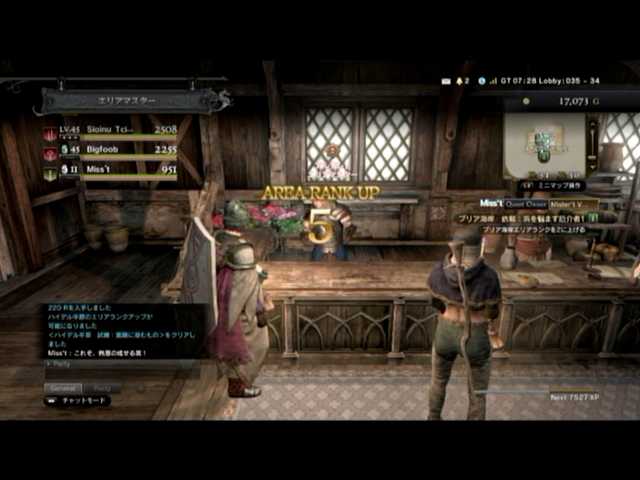Select Bigfoob in the party list
Image resolution: width=640 pixels, height=480 pixels.
pos(110,150)
